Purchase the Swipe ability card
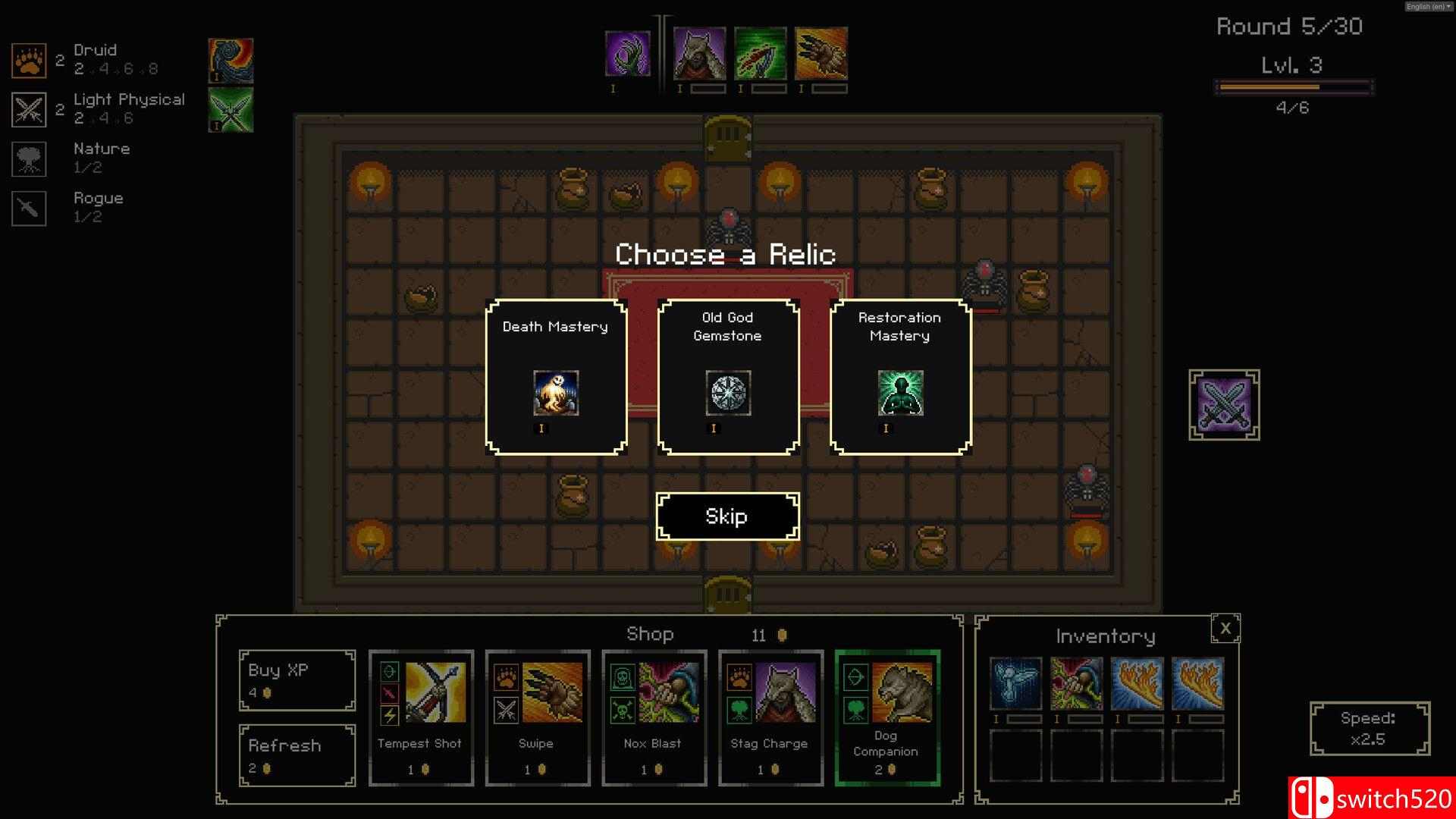Viewport: 1456px width, 819px height. click(538, 717)
